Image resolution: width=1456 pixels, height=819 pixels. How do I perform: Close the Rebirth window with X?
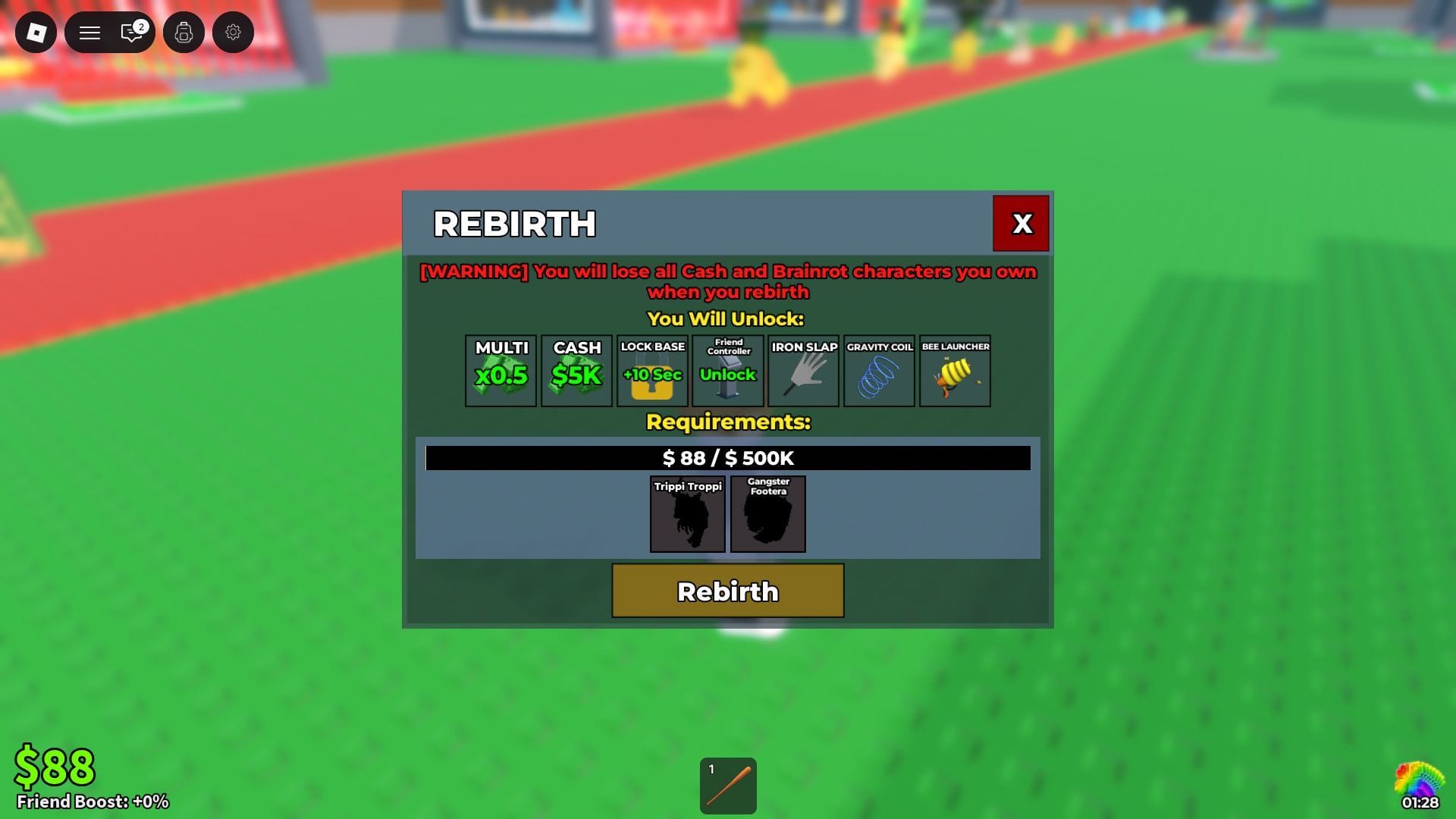pyautogui.click(x=1021, y=223)
